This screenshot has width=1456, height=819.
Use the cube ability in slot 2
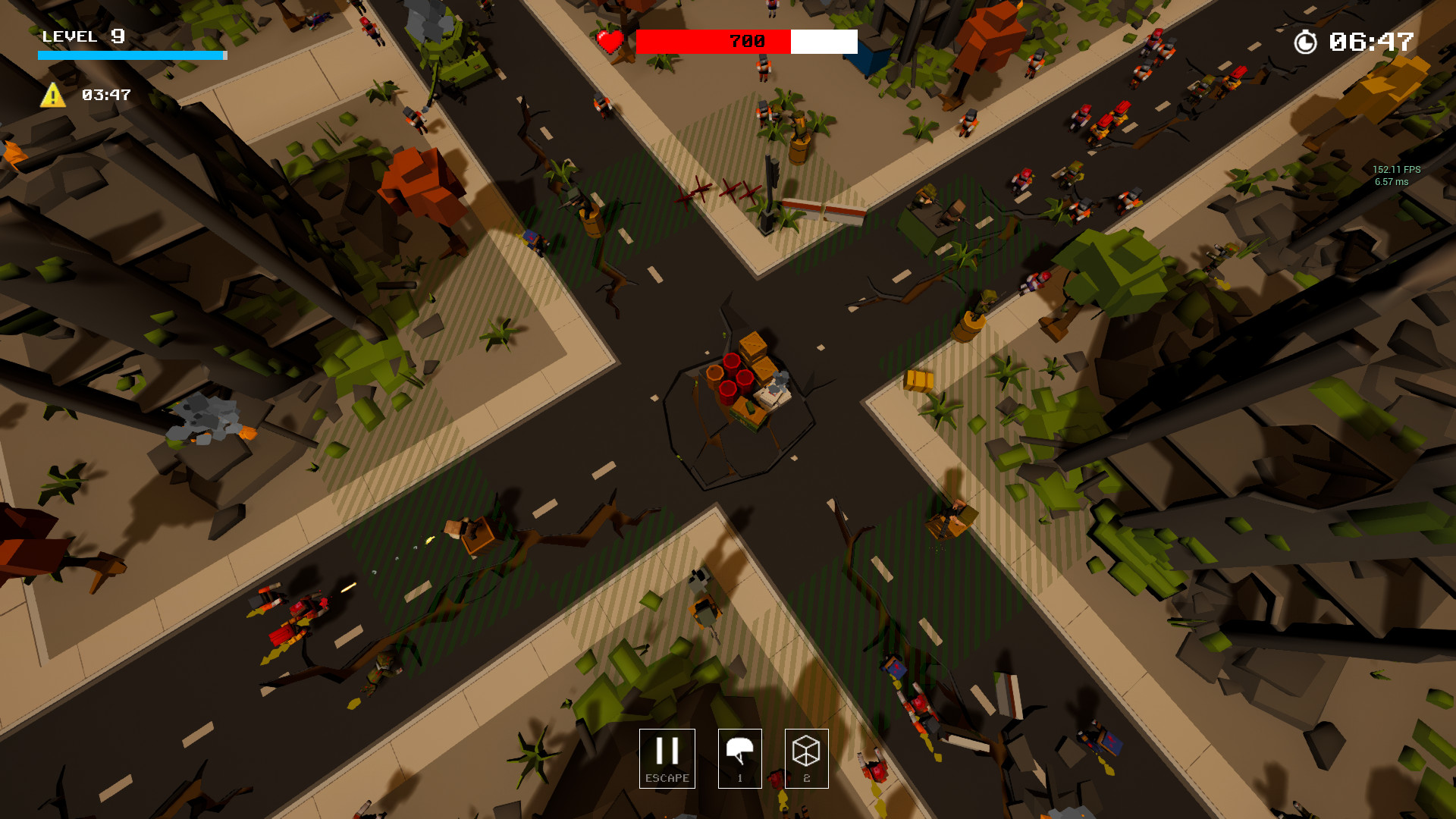click(x=806, y=758)
